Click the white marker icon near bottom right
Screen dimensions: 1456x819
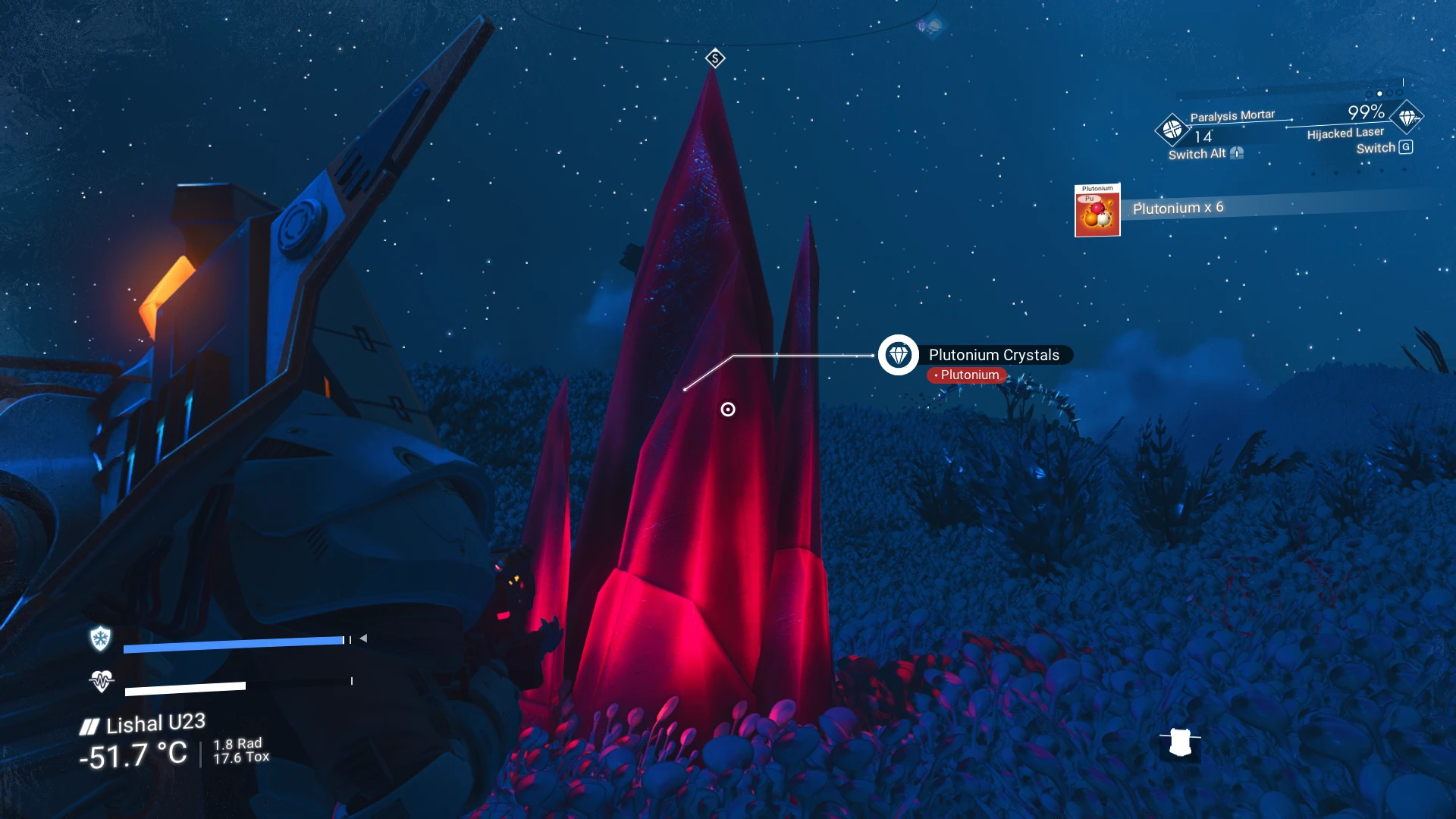[1180, 742]
